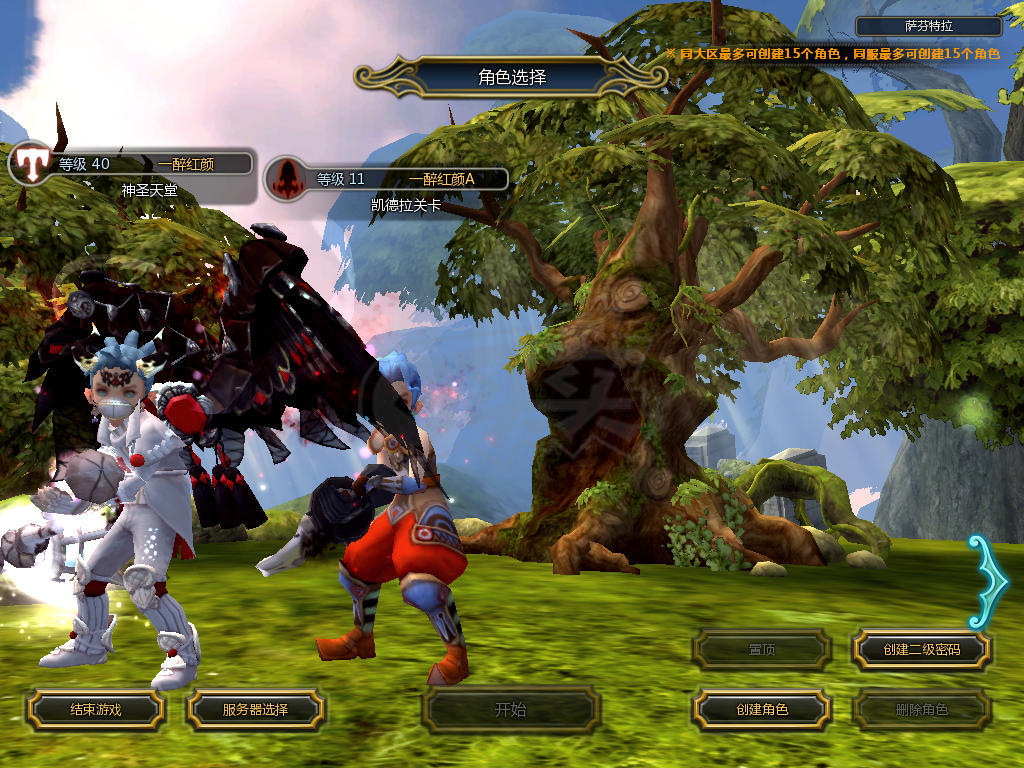1024x768 pixels.
Task: Select the level 11 character 一醉红颜A
Action: tap(388, 180)
